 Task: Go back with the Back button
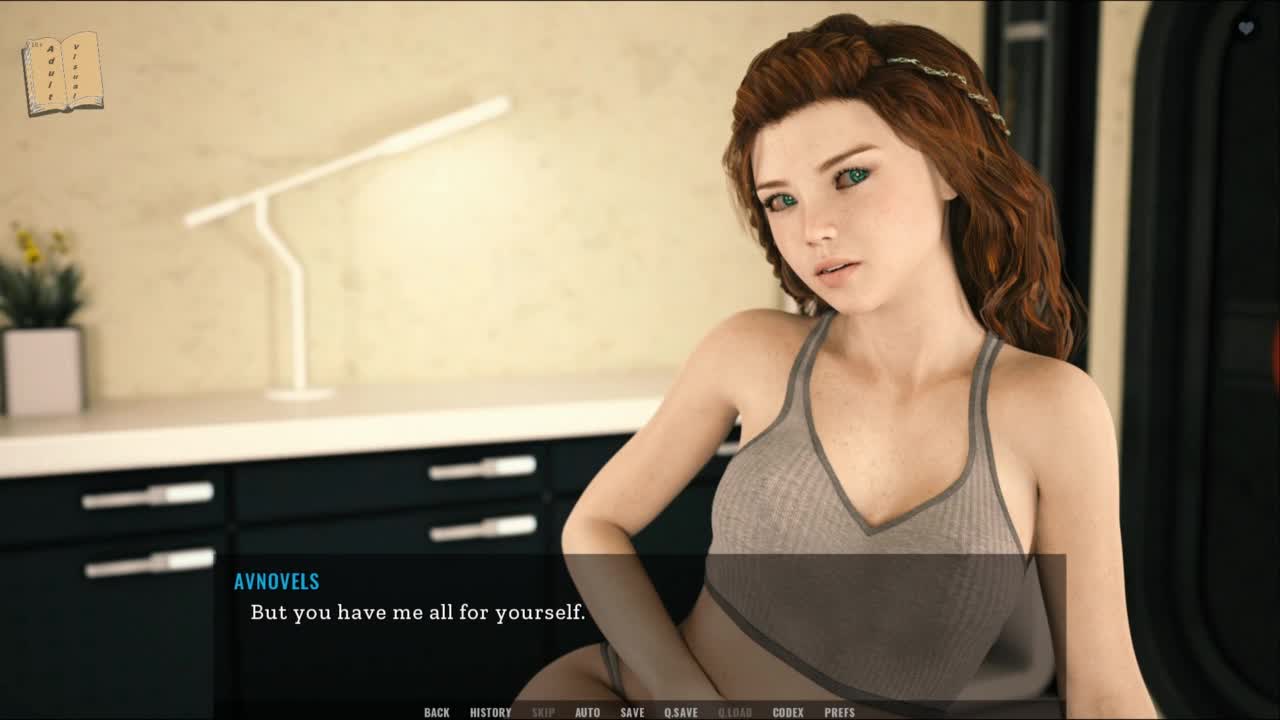tap(436, 712)
